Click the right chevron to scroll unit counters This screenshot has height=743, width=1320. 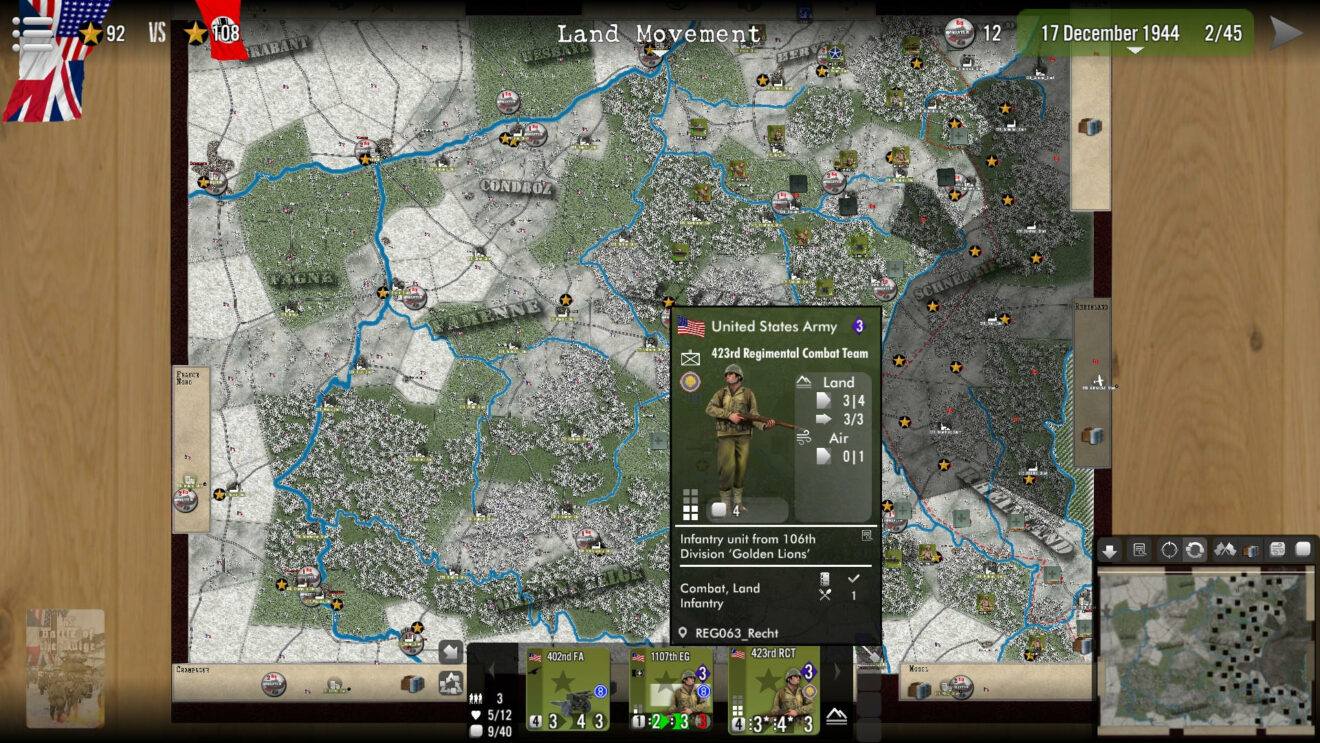(837, 671)
